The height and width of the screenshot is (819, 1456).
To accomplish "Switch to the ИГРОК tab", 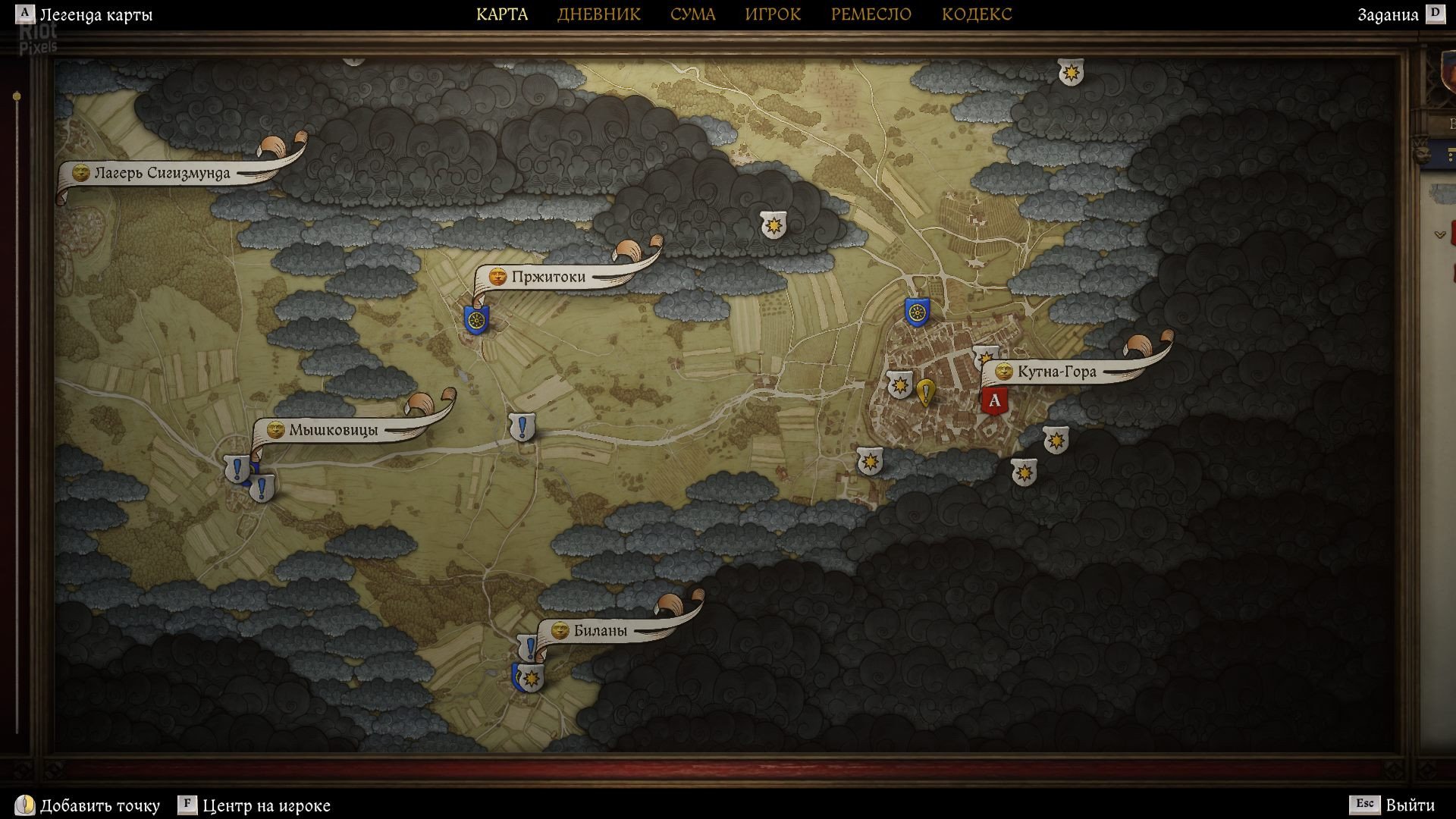I will (772, 14).
